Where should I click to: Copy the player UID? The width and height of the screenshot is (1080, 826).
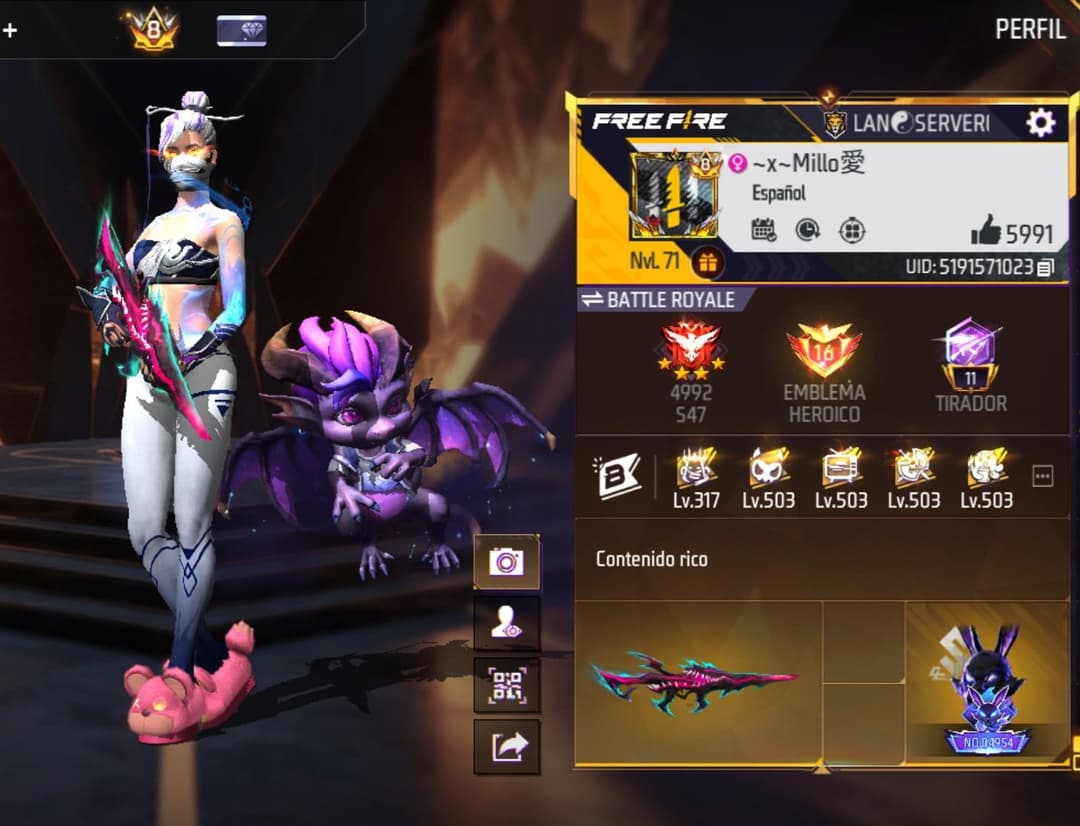(1045, 268)
